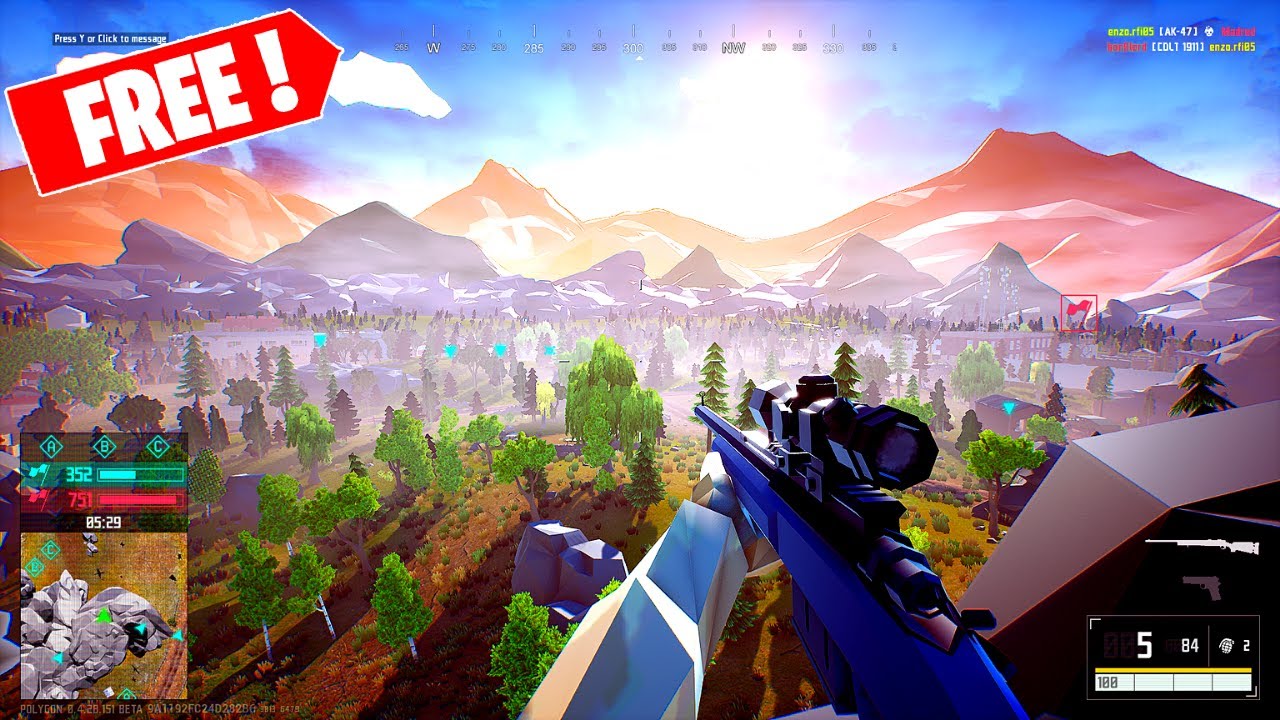Select objective A marker
The height and width of the screenshot is (720, 1280).
(x=51, y=446)
